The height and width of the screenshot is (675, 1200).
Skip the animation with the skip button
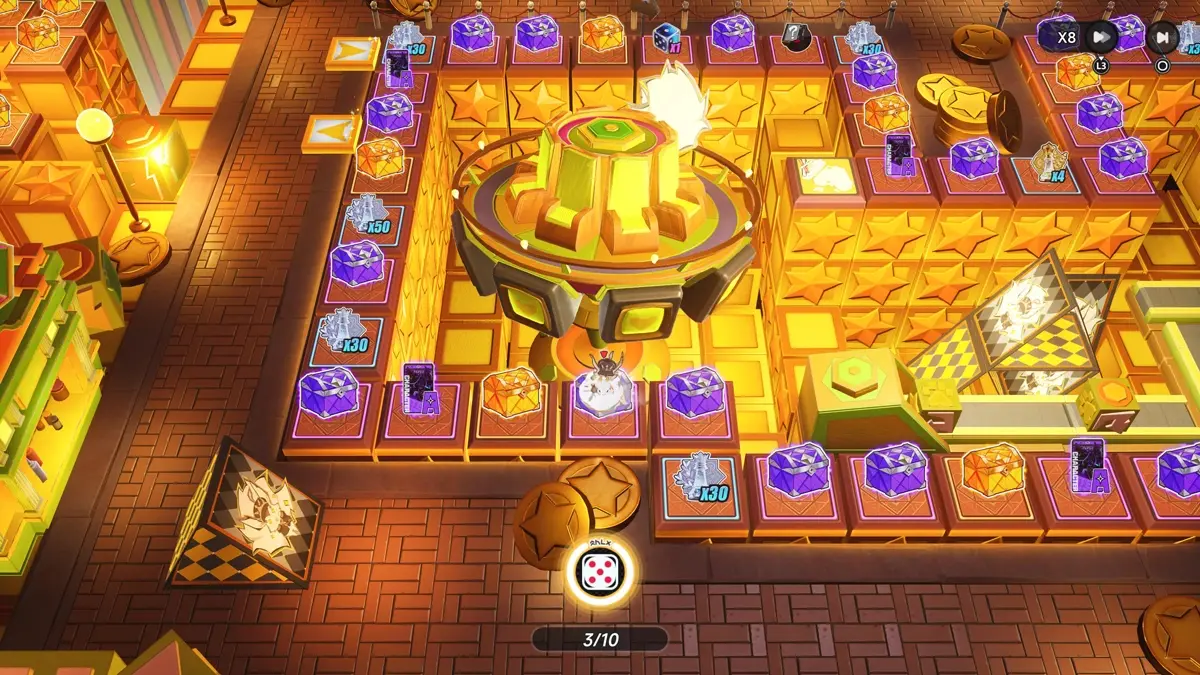[x=1162, y=38]
